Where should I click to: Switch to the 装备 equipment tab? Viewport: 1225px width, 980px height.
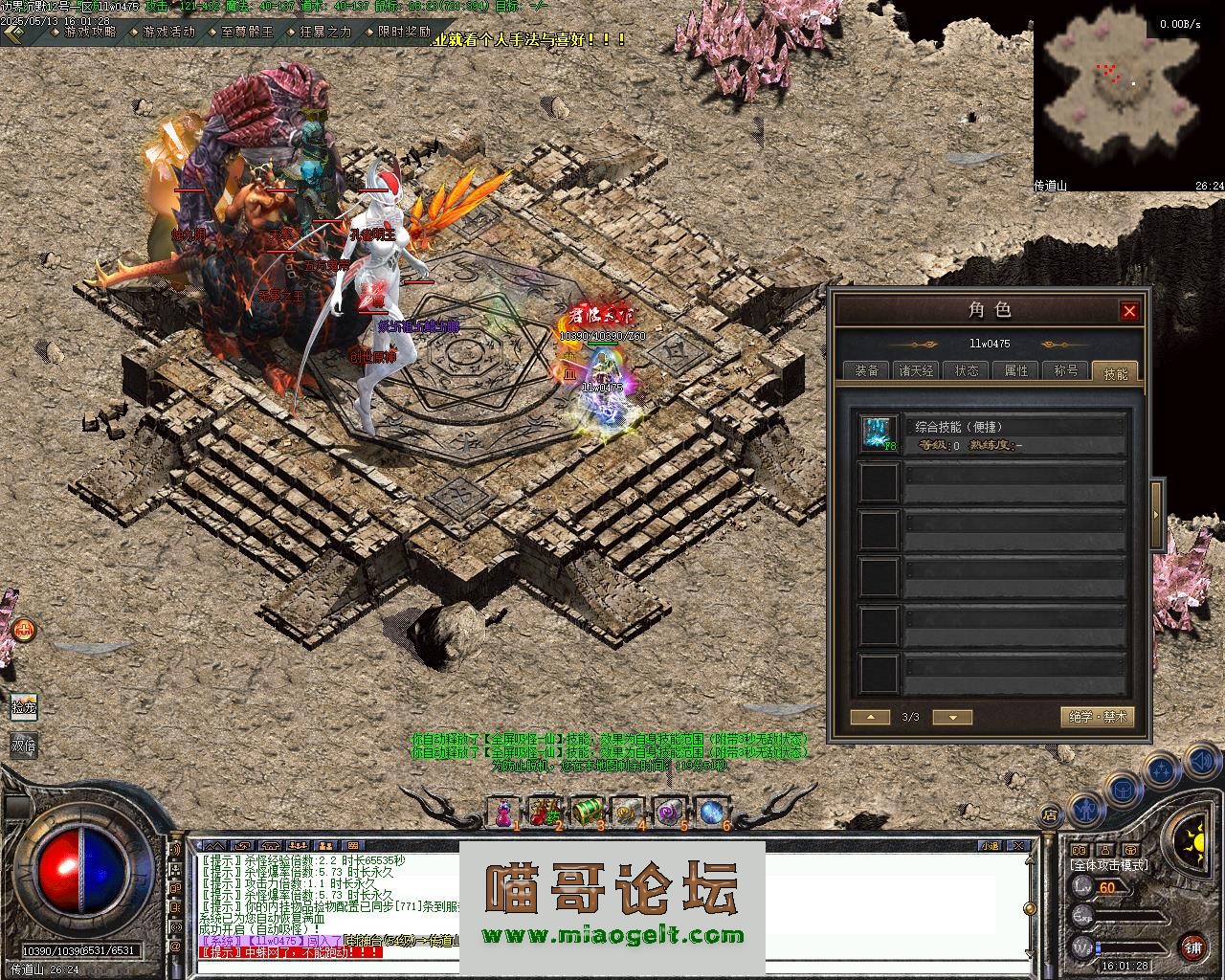[866, 370]
